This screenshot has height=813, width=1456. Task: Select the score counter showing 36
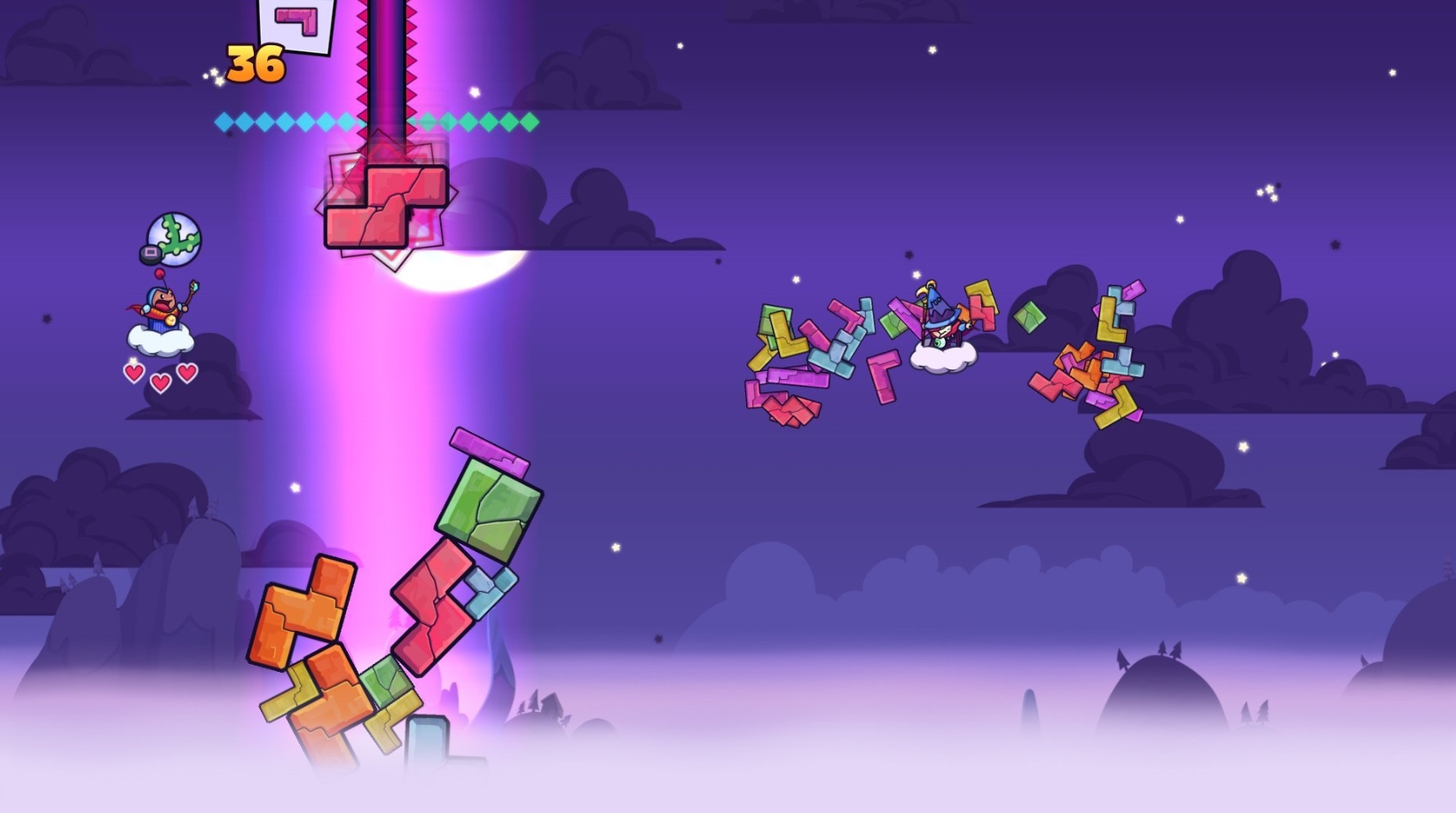[255, 65]
